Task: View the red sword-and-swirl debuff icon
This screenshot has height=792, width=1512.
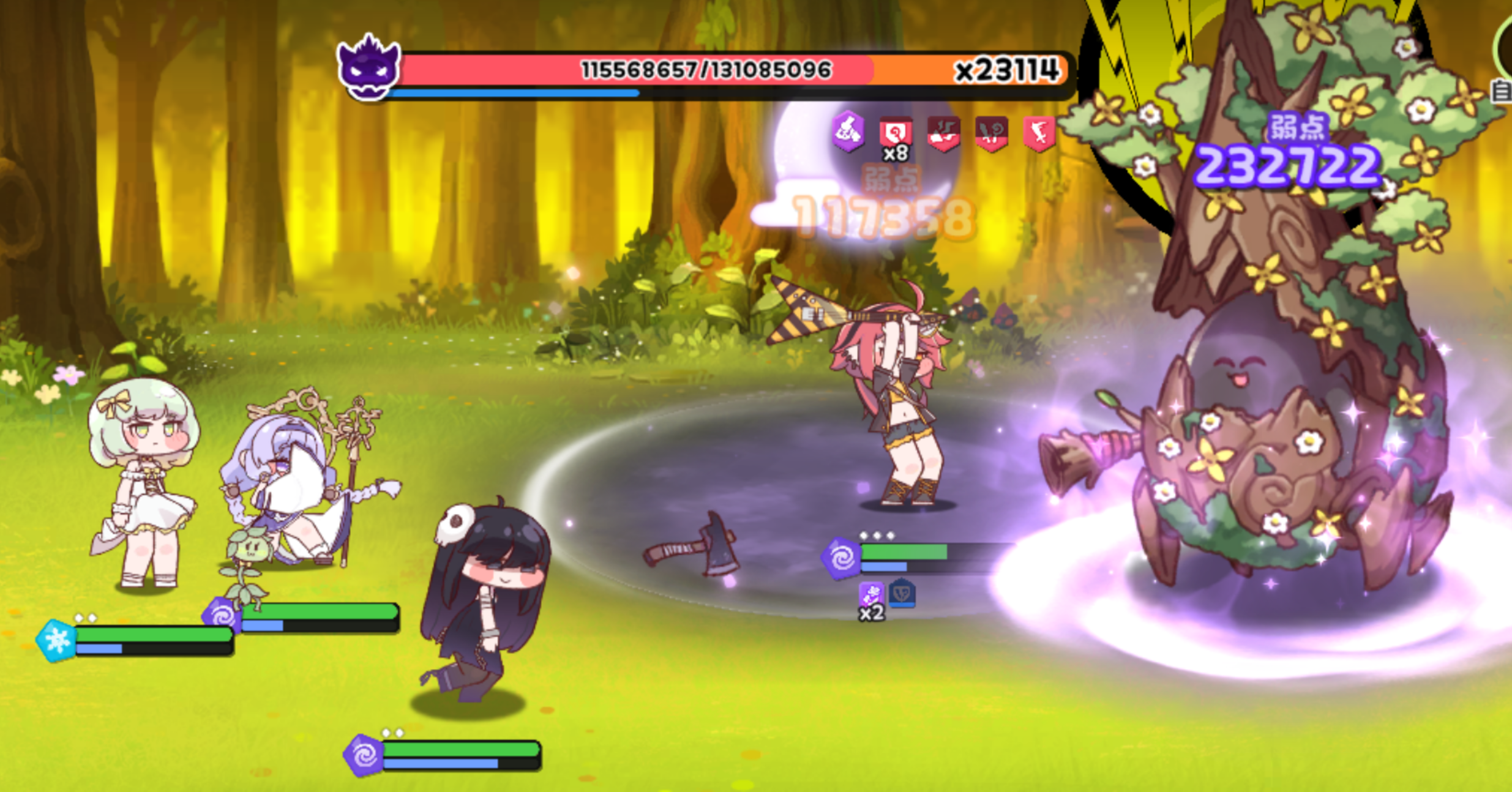Action: 991,133
